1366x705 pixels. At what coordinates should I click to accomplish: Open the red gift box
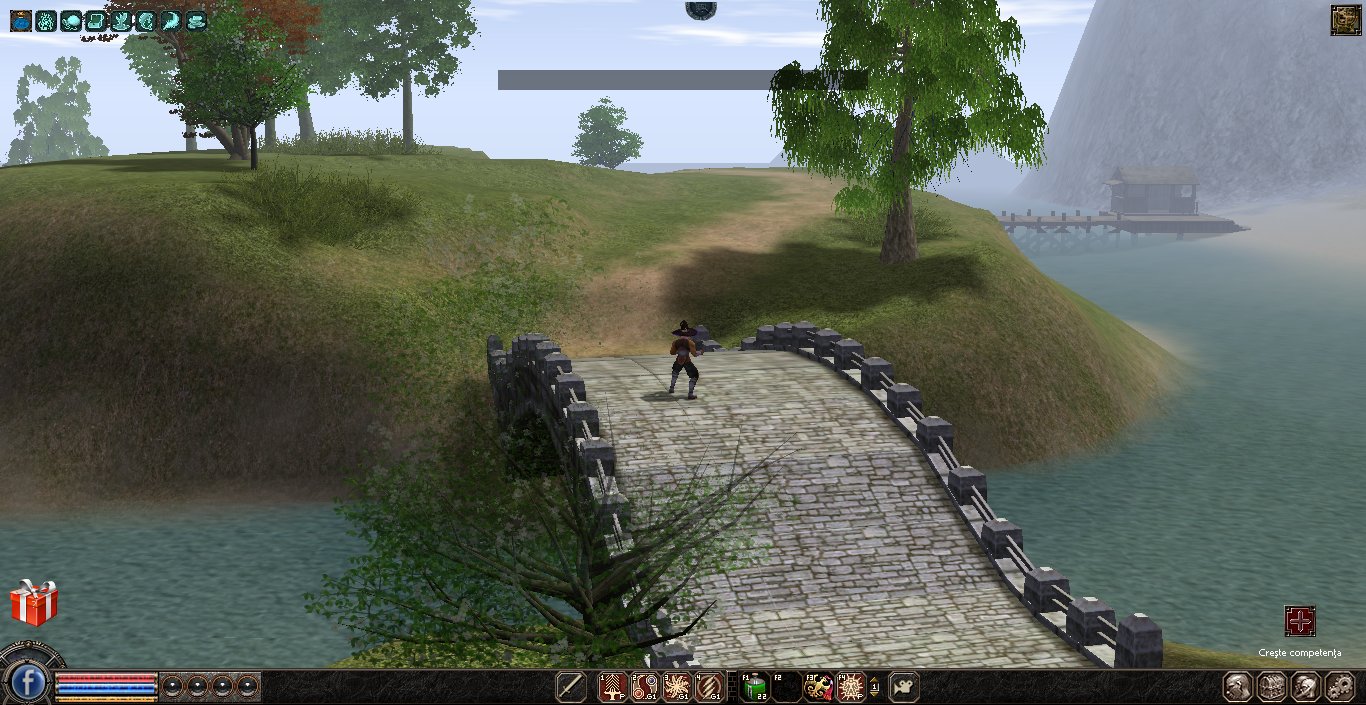(x=34, y=604)
